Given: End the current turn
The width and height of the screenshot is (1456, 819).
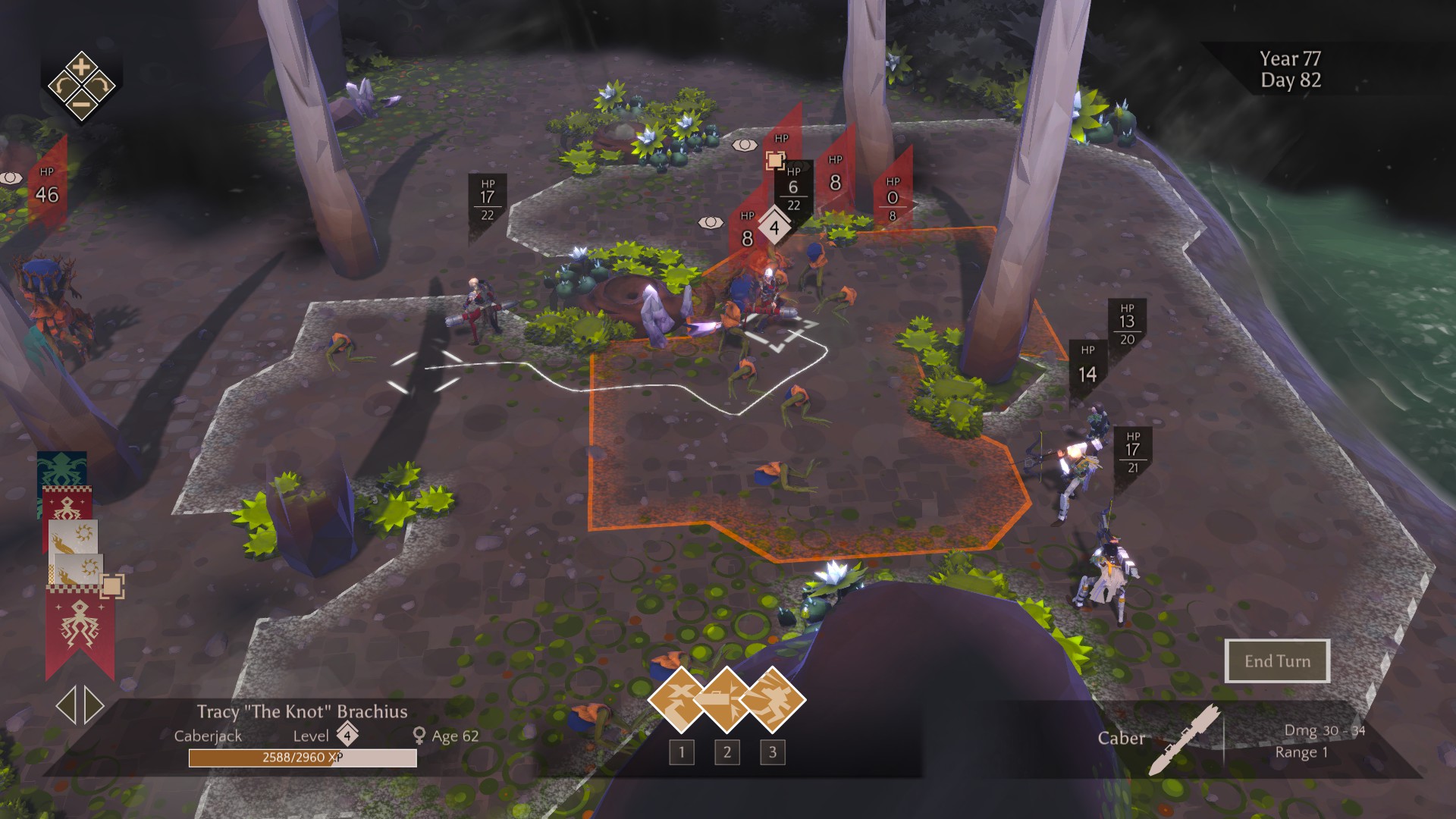Looking at the screenshot, I should (1277, 661).
